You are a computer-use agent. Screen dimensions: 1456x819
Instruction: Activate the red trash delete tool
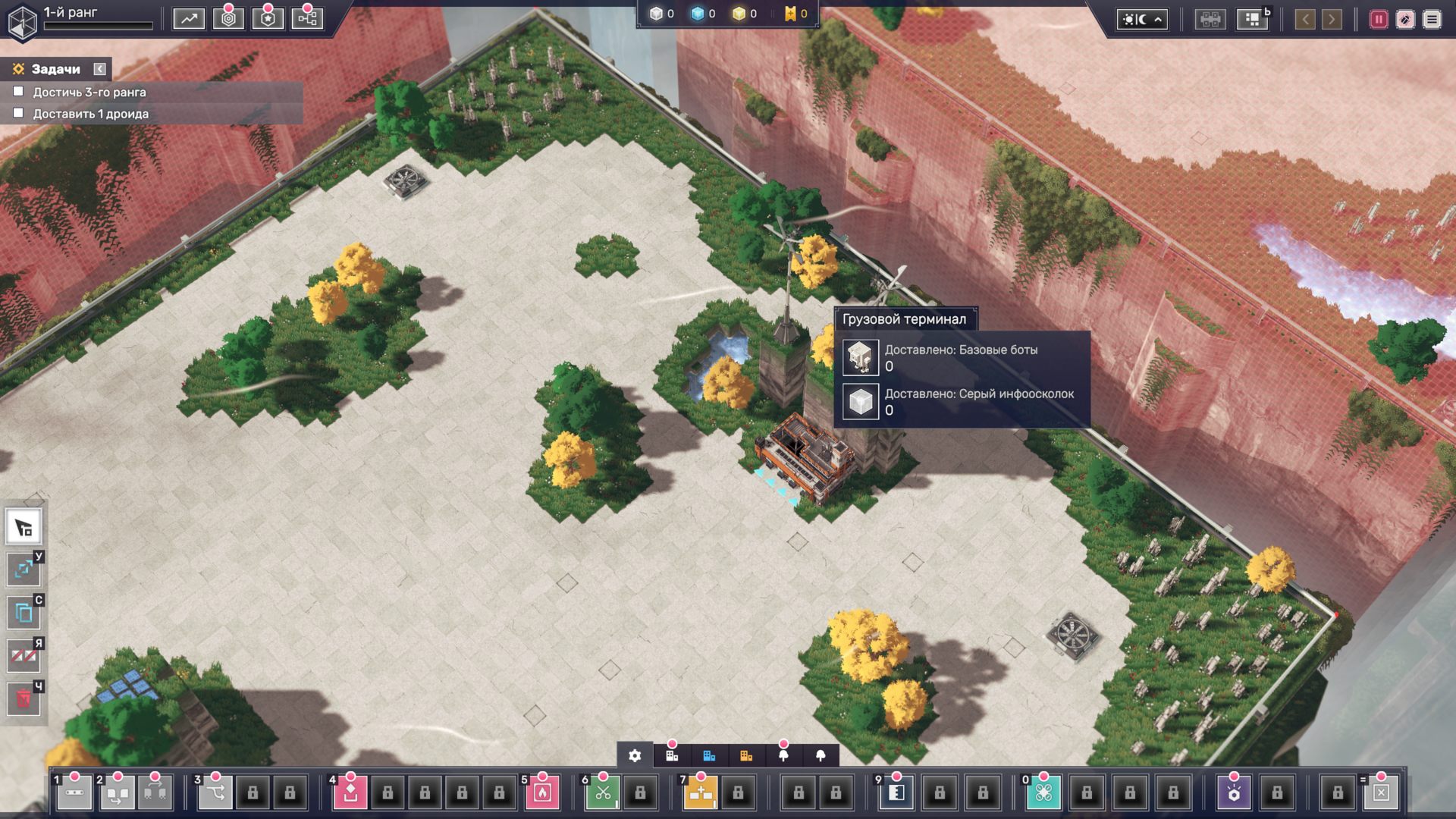24,698
